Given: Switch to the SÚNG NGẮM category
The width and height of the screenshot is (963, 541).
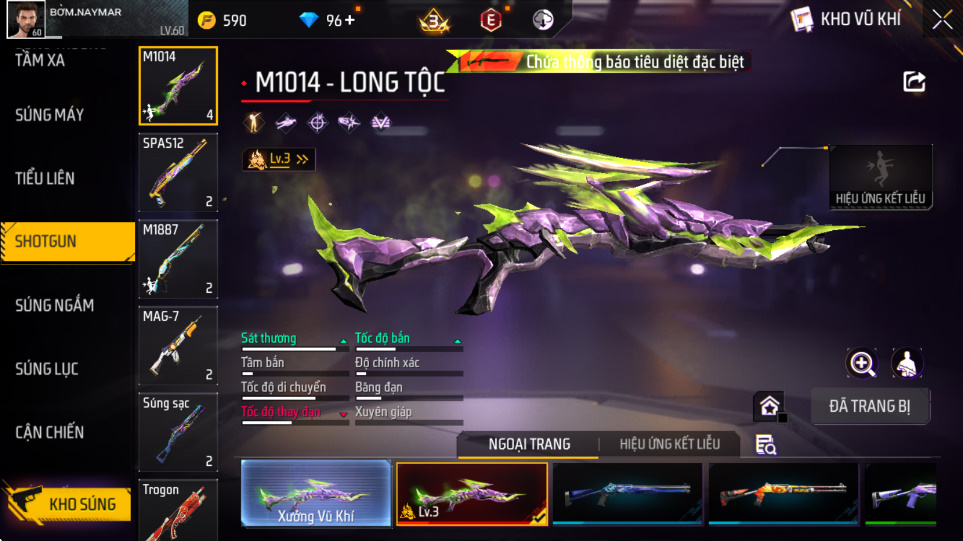Looking at the screenshot, I should point(54,305).
